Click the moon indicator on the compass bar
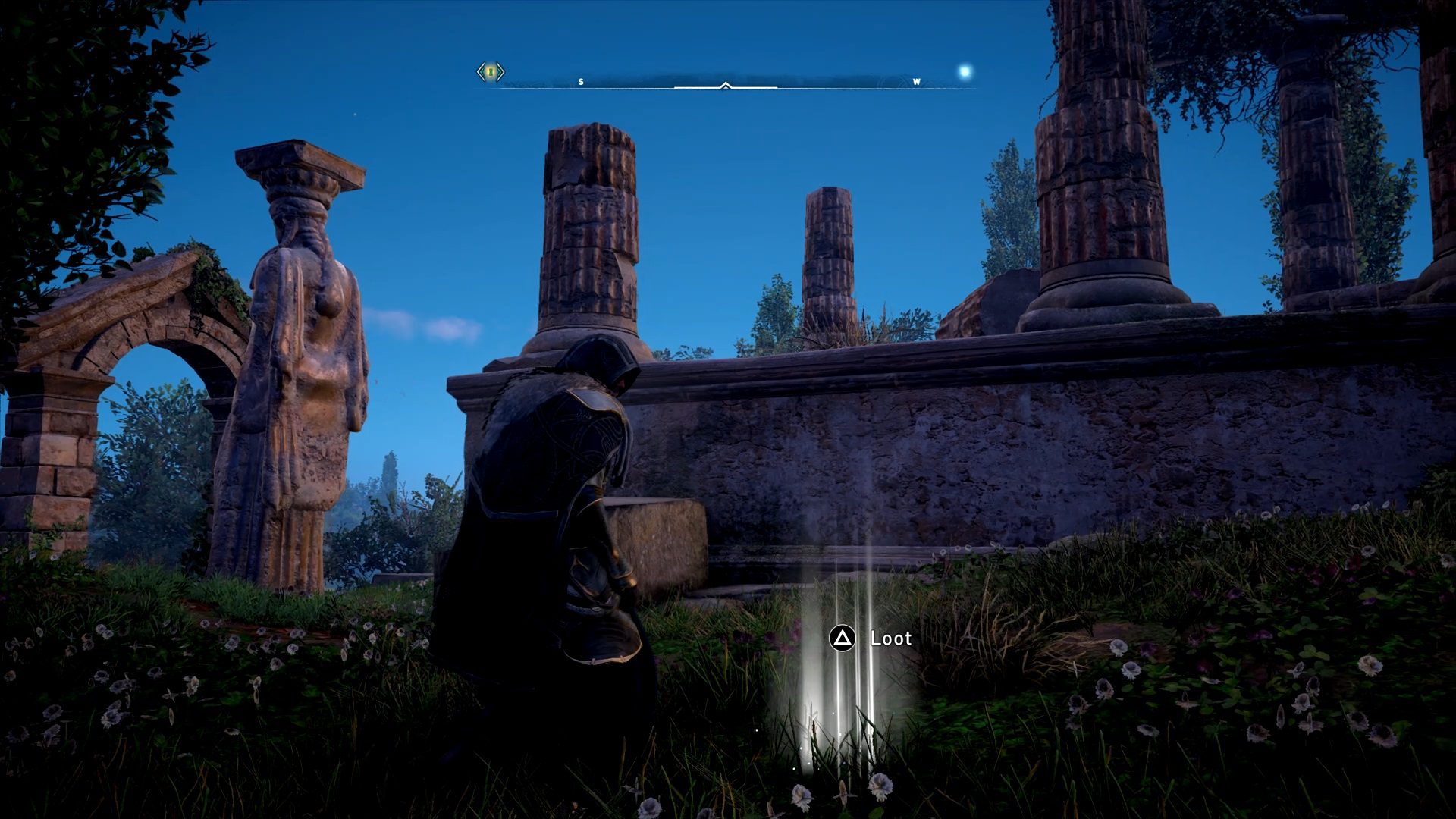The height and width of the screenshot is (819, 1456). pyautogui.click(x=964, y=70)
